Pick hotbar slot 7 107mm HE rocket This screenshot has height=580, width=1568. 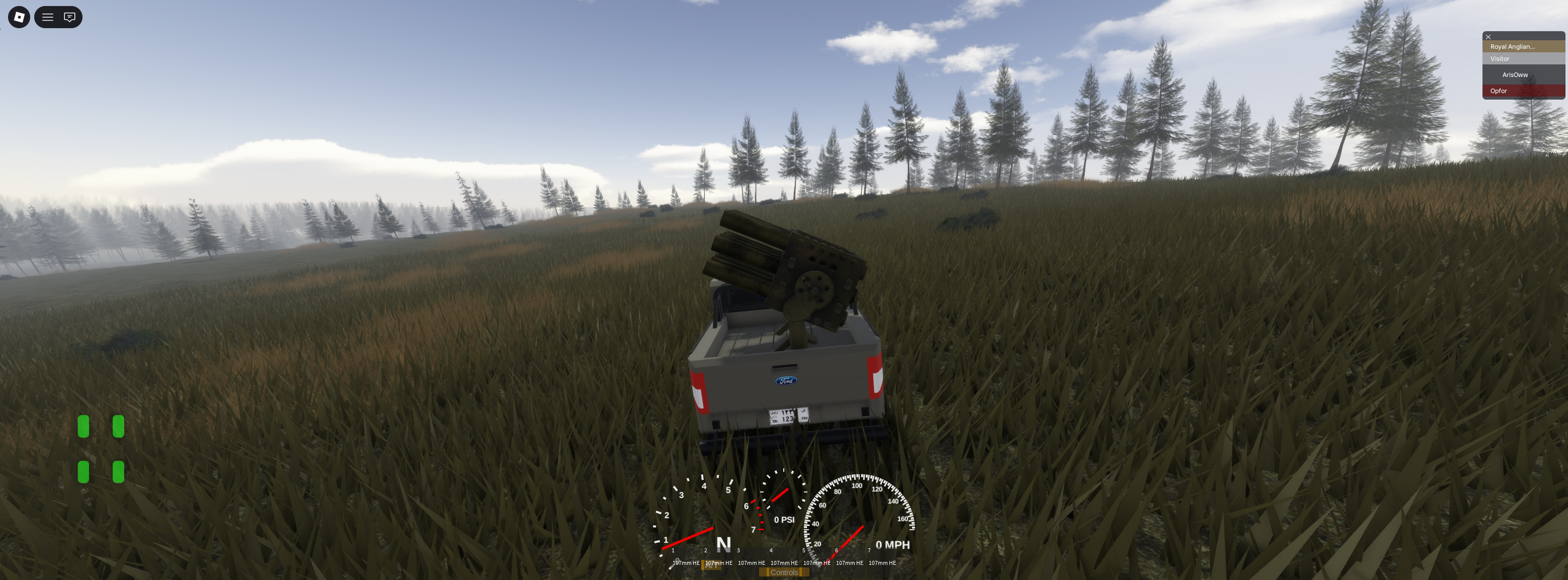882,559
